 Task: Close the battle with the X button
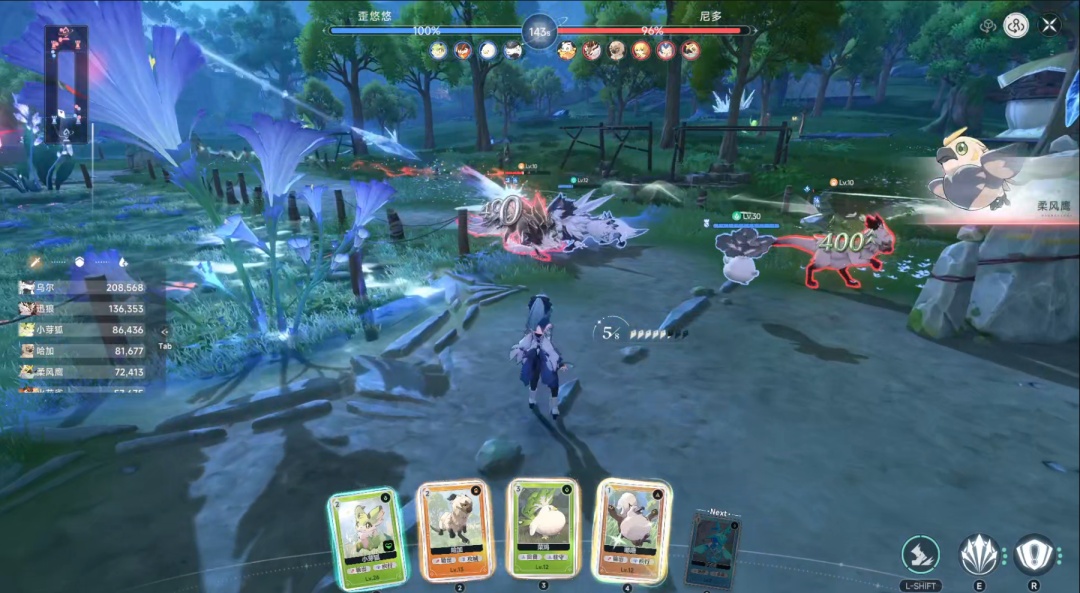[x=1049, y=25]
